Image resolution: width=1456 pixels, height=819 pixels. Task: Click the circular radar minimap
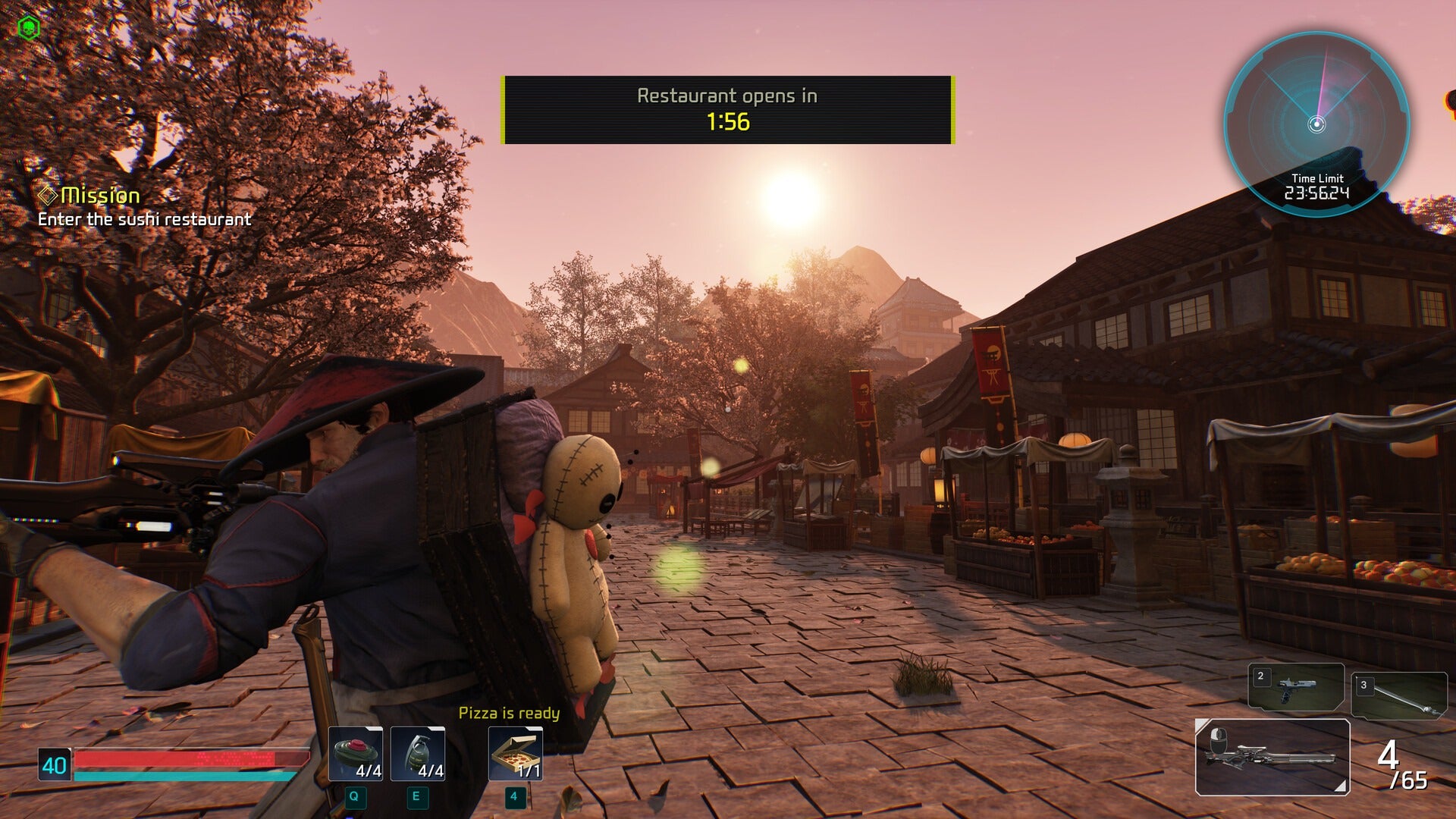click(x=1316, y=124)
